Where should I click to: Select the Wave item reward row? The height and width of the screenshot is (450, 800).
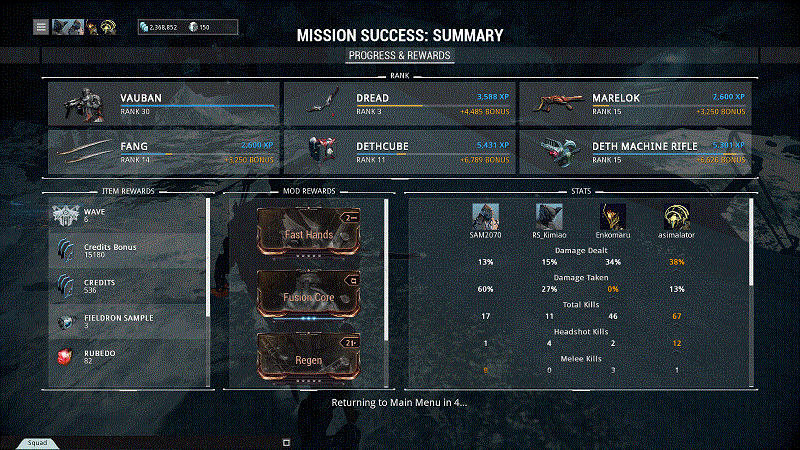point(128,216)
